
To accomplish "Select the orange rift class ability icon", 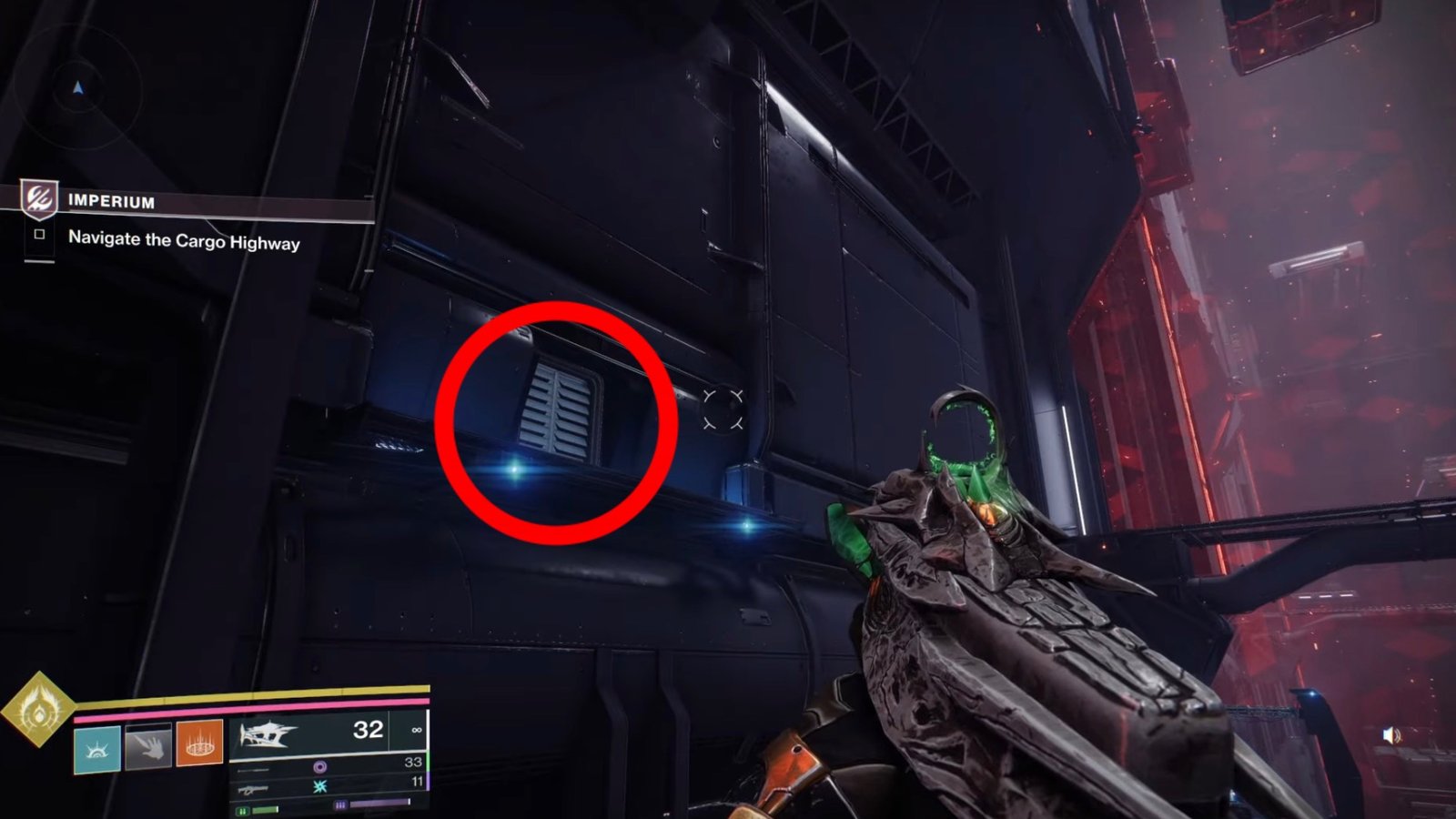I will click(x=199, y=744).
